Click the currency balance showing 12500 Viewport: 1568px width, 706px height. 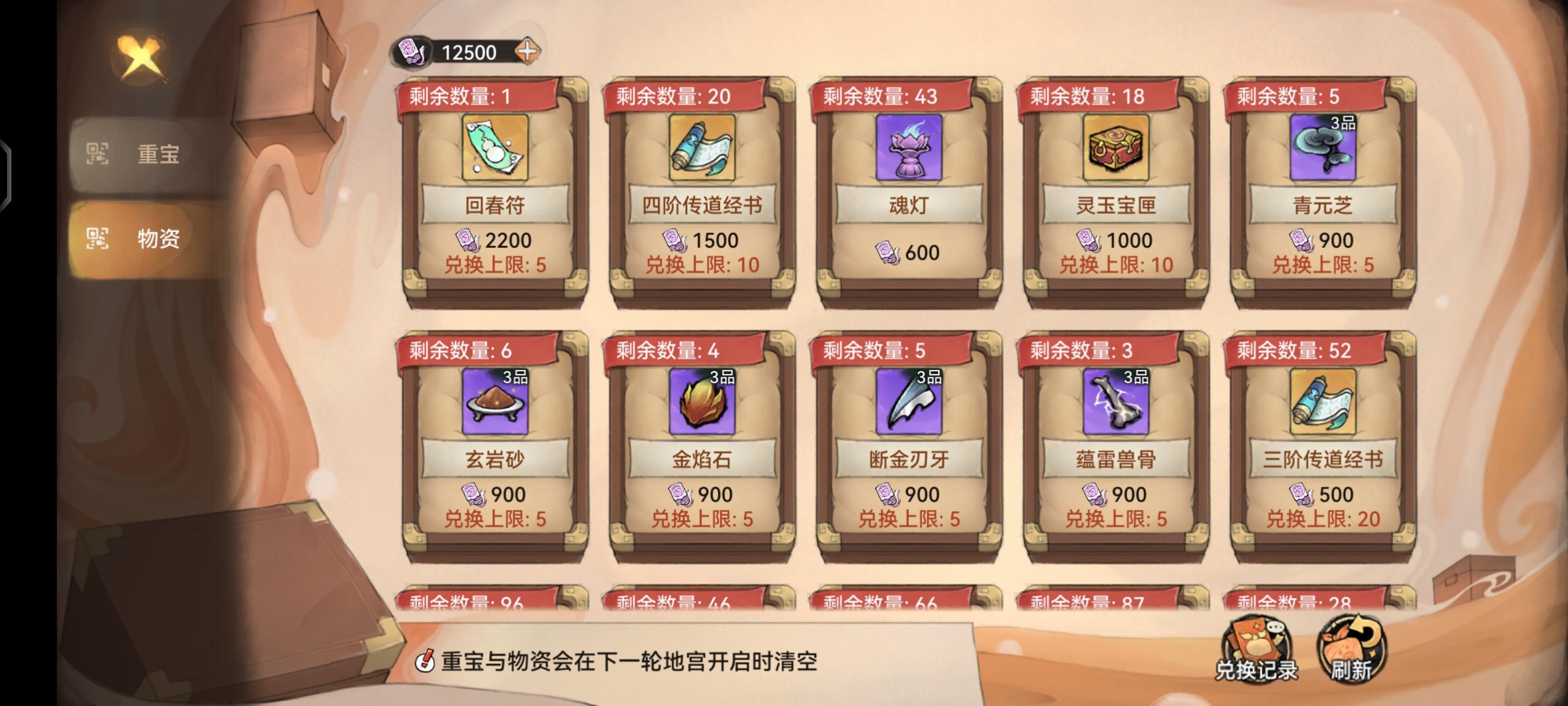469,53
